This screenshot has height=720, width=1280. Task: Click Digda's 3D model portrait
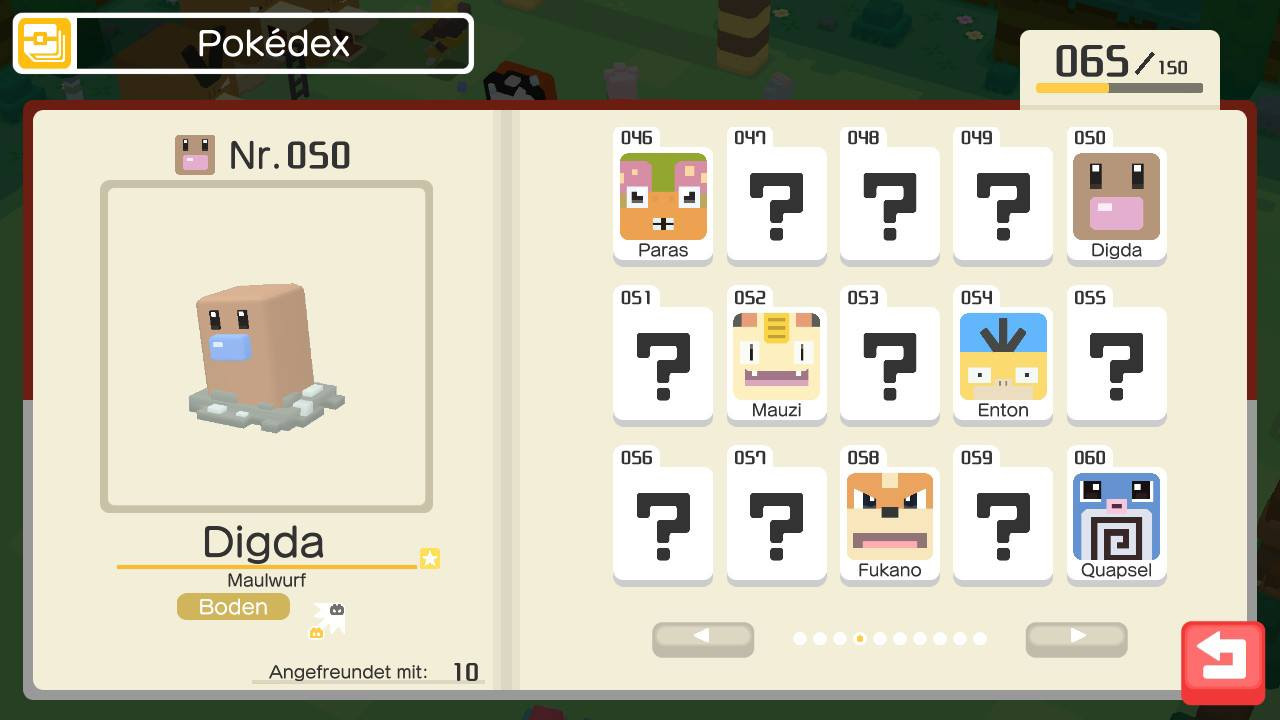(x=266, y=345)
